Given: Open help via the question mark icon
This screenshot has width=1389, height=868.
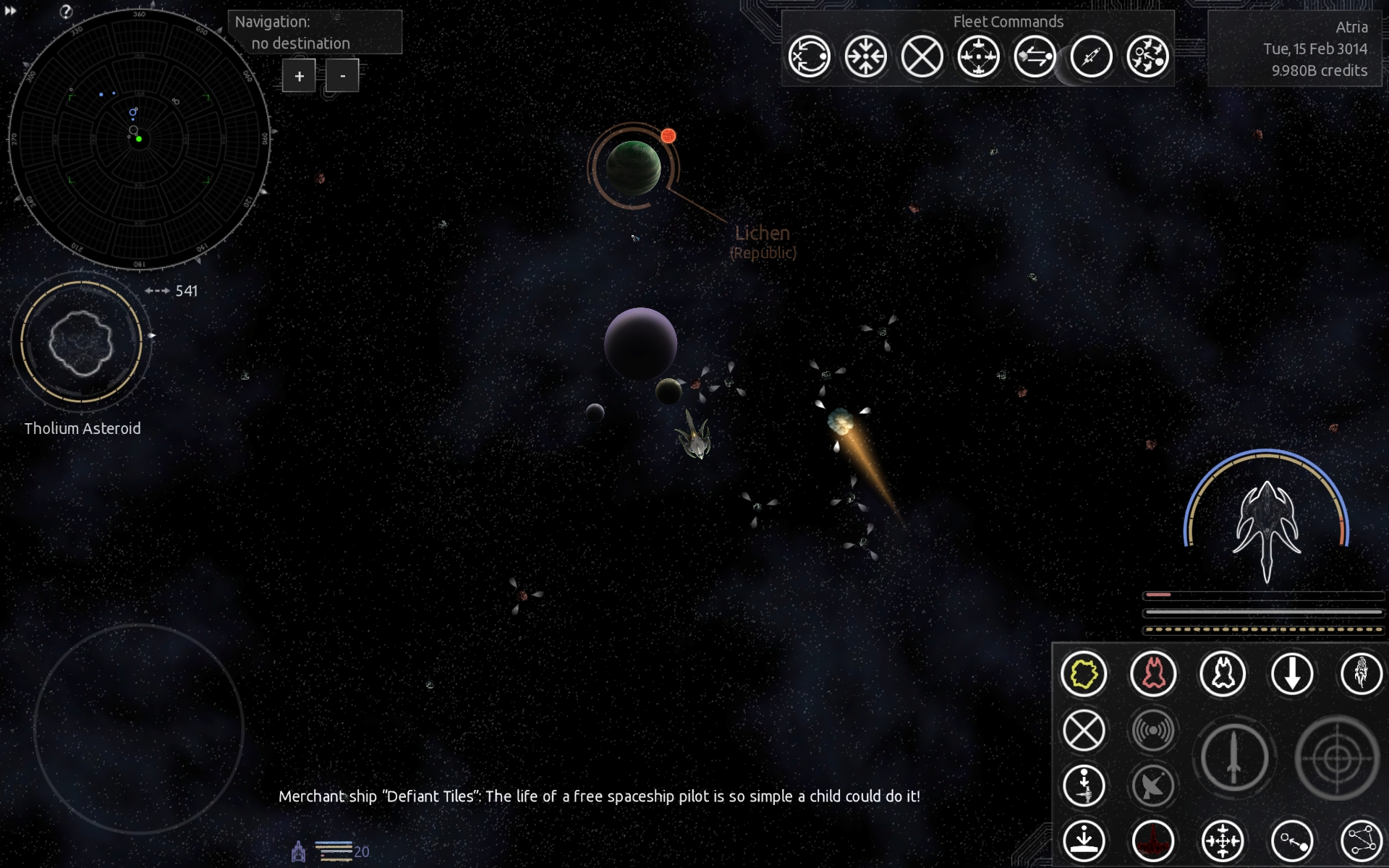Looking at the screenshot, I should click(66, 12).
